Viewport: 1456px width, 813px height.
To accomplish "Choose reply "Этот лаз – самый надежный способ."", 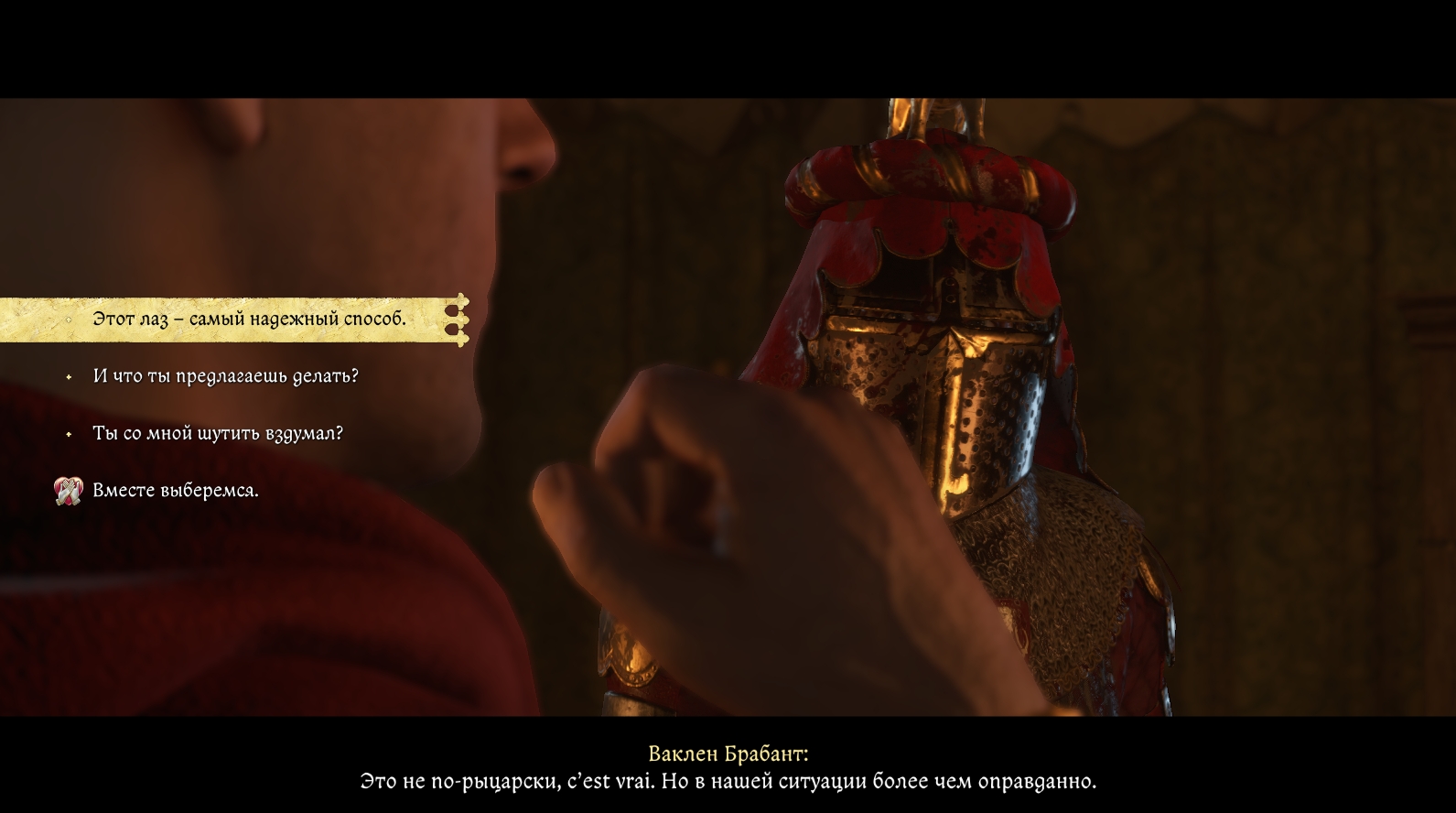I will pos(249,320).
